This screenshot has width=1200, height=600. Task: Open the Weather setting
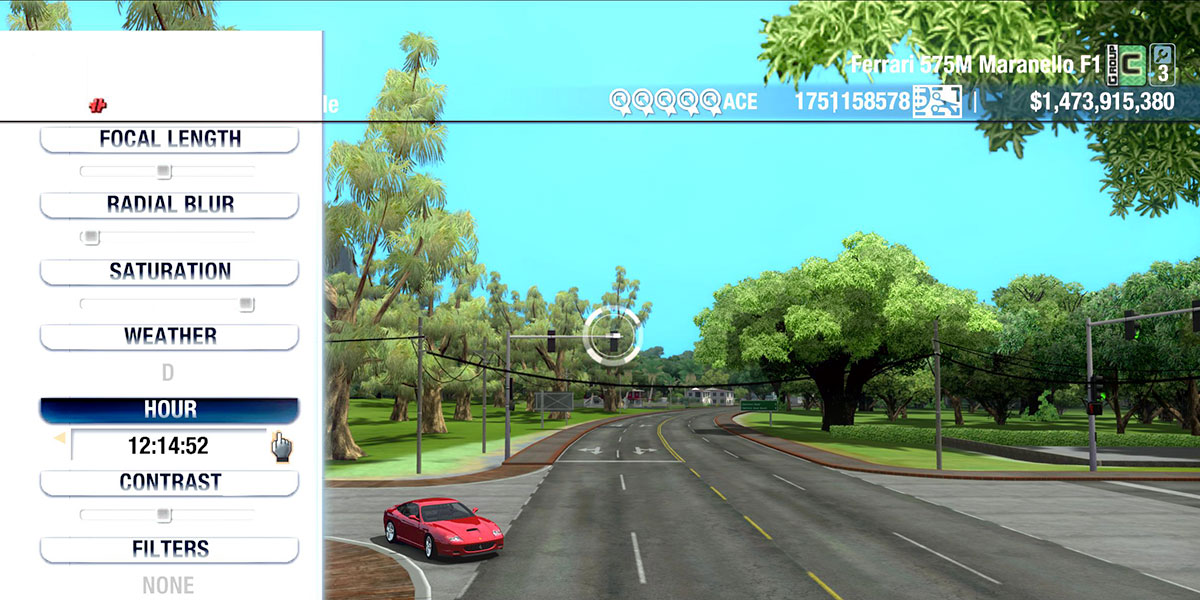(169, 337)
